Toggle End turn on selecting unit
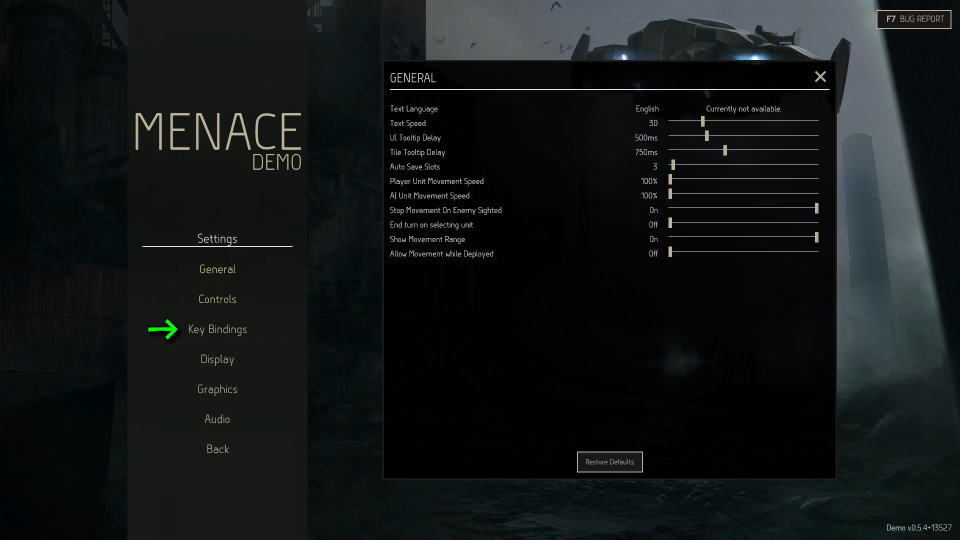Image resolution: width=960 pixels, height=540 pixels. tap(670, 224)
